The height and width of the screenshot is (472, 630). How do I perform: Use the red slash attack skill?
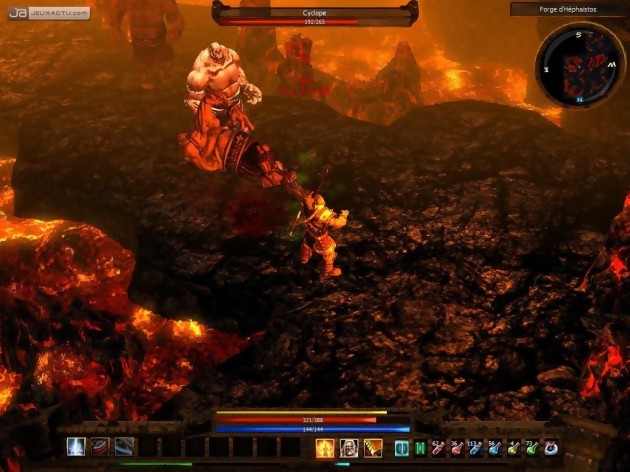pos(100,446)
